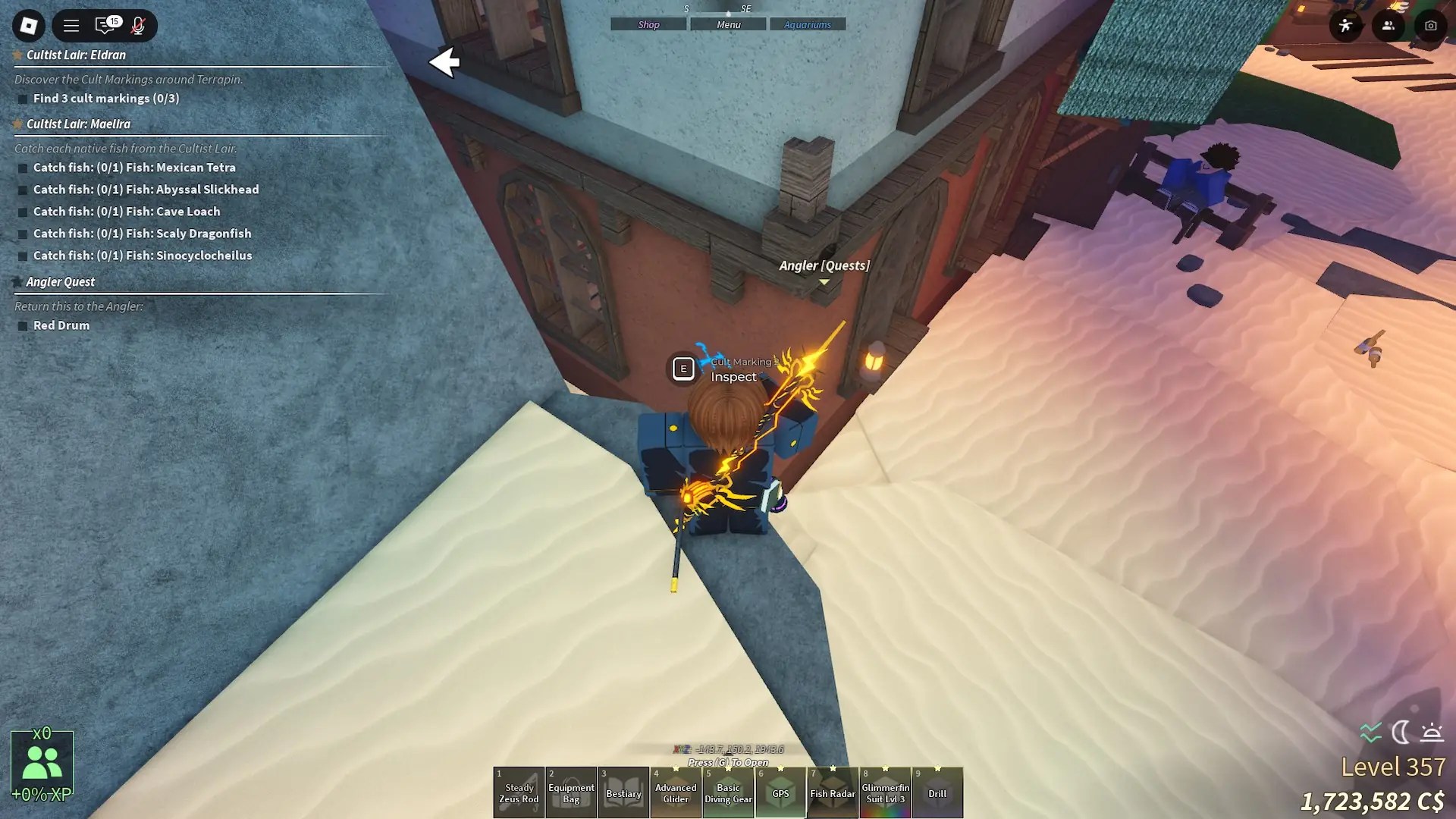Open the Shop from the top bar
1456x819 pixels.
coord(648,24)
